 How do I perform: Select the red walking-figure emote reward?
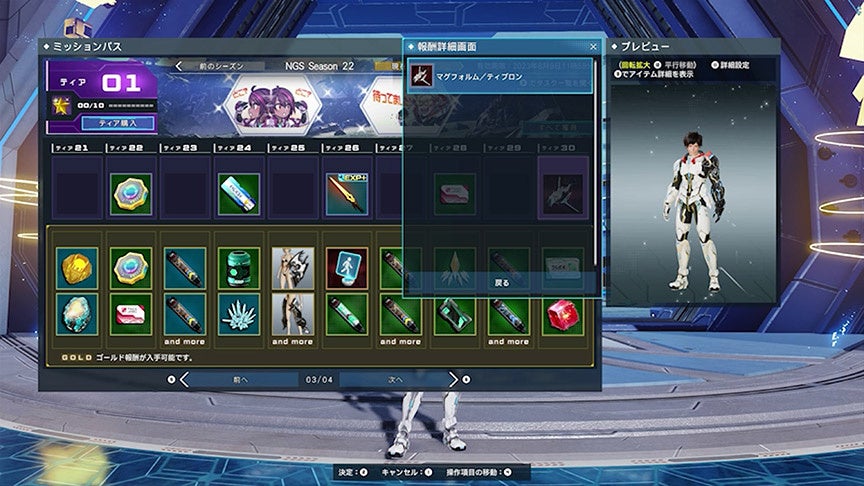tap(346, 268)
